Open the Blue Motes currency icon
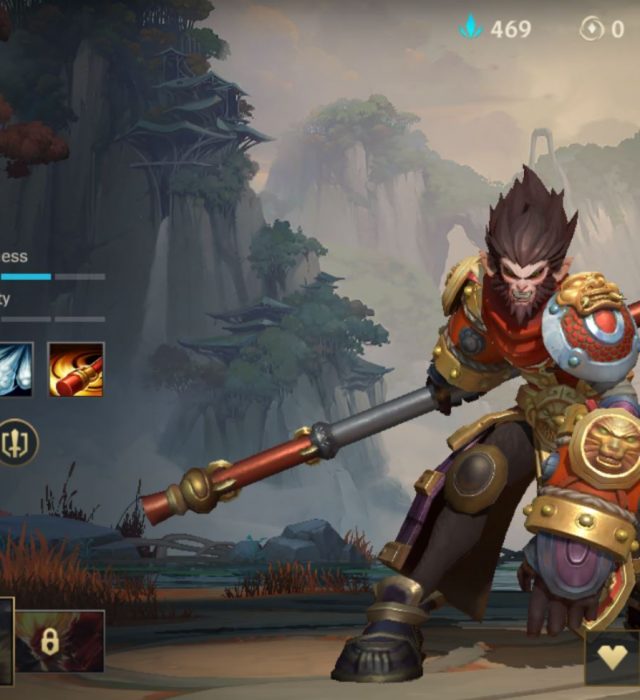640x700 pixels. [x=471, y=29]
